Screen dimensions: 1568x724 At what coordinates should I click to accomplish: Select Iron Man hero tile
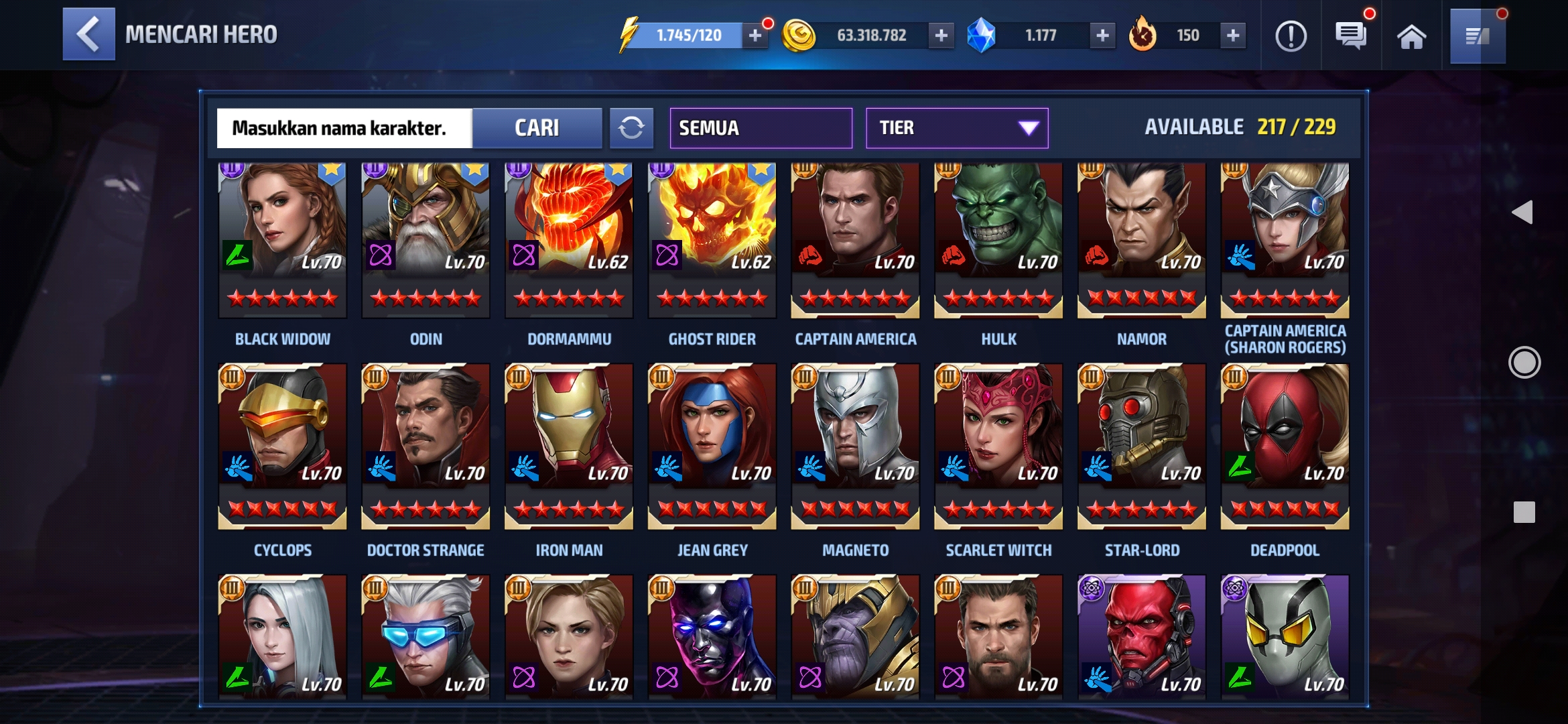pos(569,446)
